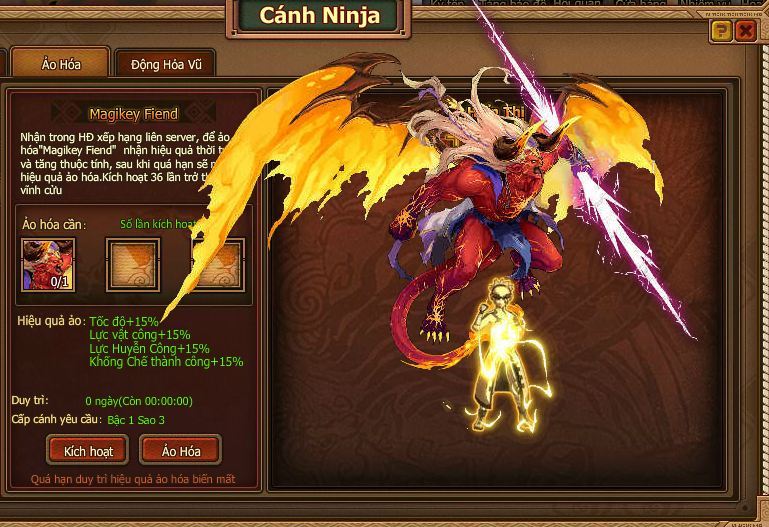The image size is (769, 527).
Task: Click the Kích hoạt button
Action: (88, 451)
